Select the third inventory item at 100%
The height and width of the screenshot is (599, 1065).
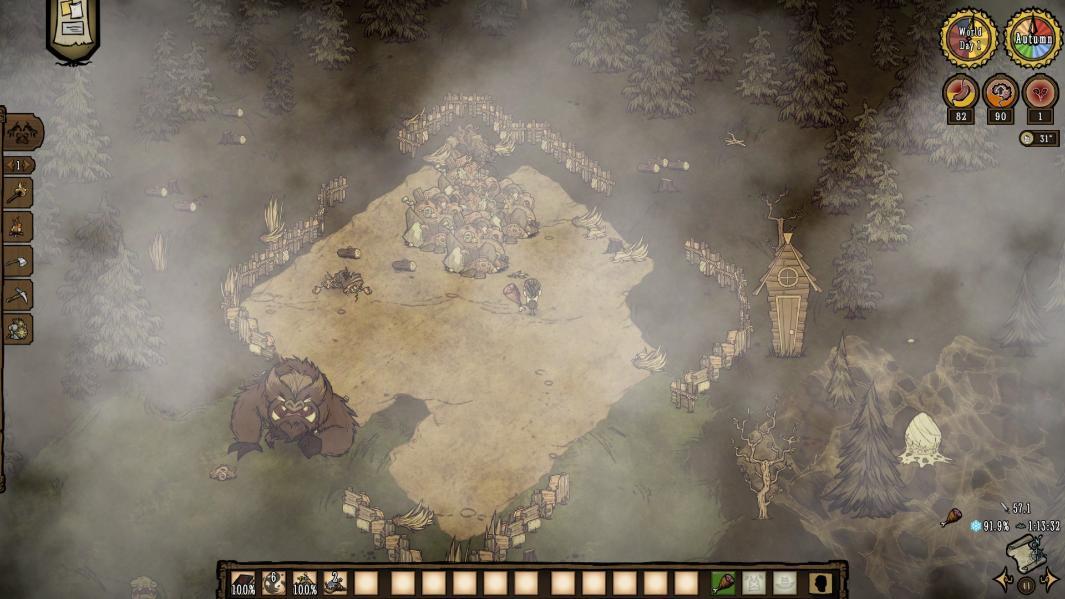click(304, 582)
